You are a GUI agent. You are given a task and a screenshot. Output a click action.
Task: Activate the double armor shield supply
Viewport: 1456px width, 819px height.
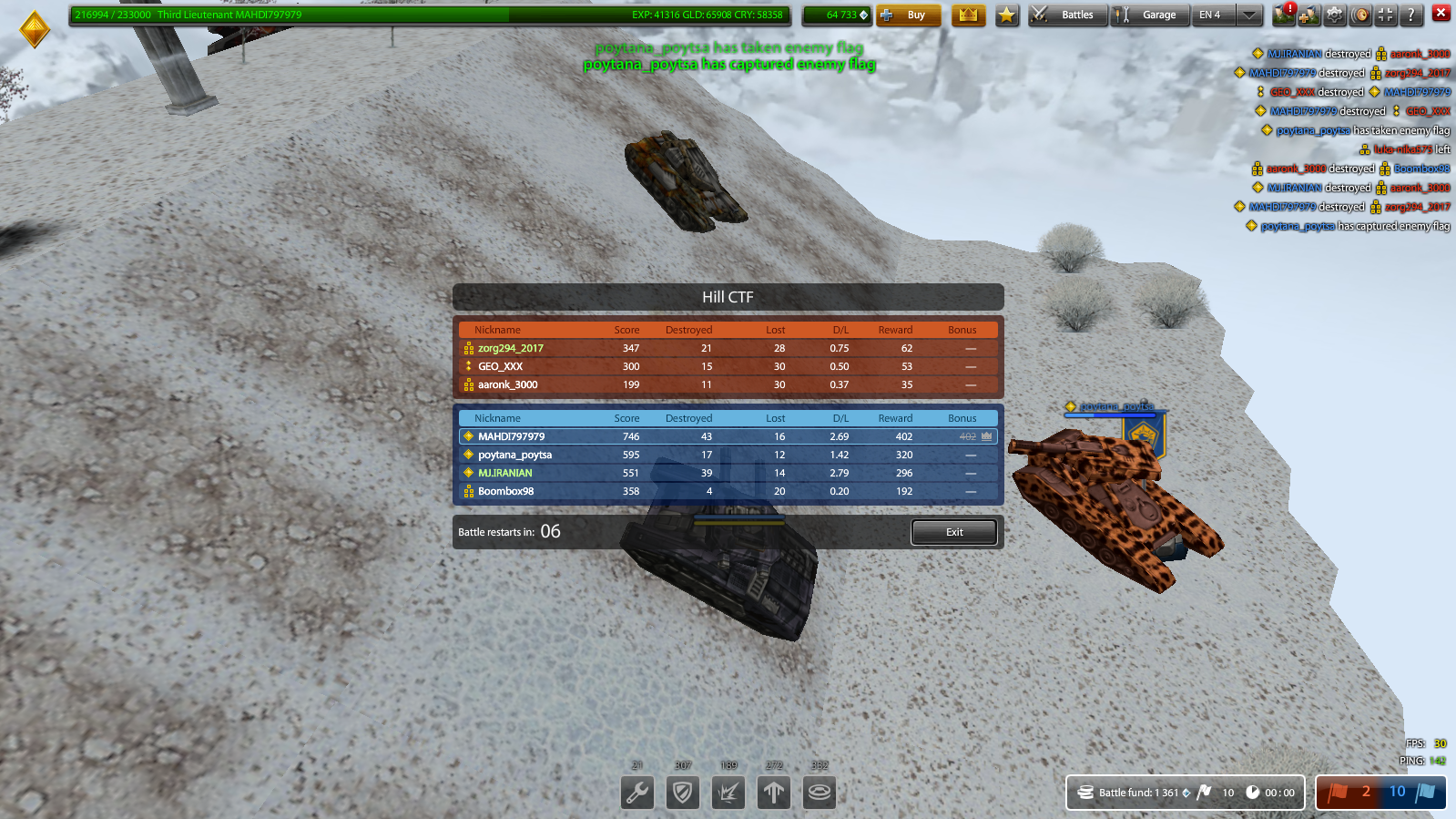pyautogui.click(x=682, y=793)
